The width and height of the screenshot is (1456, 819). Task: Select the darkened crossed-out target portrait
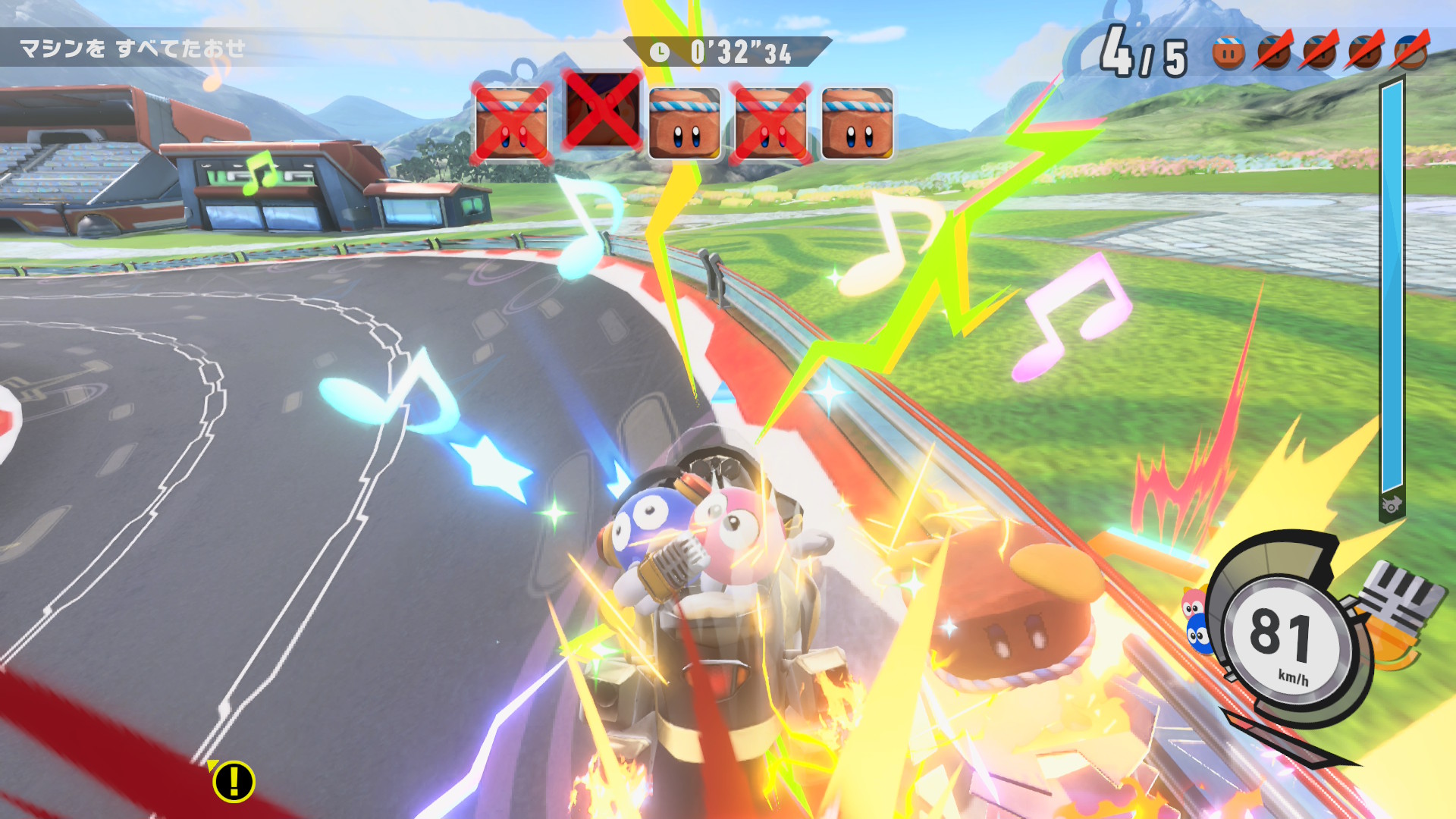pyautogui.click(x=602, y=111)
